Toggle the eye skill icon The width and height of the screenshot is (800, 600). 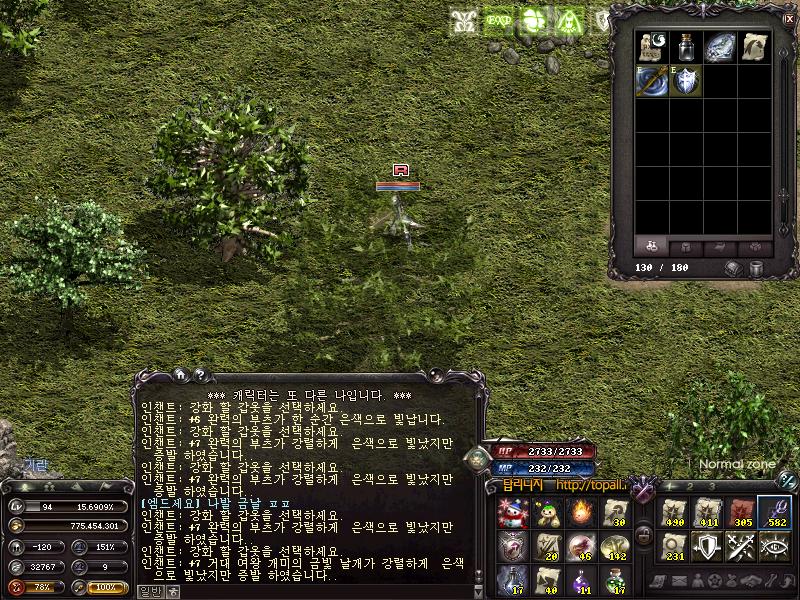pos(774,545)
